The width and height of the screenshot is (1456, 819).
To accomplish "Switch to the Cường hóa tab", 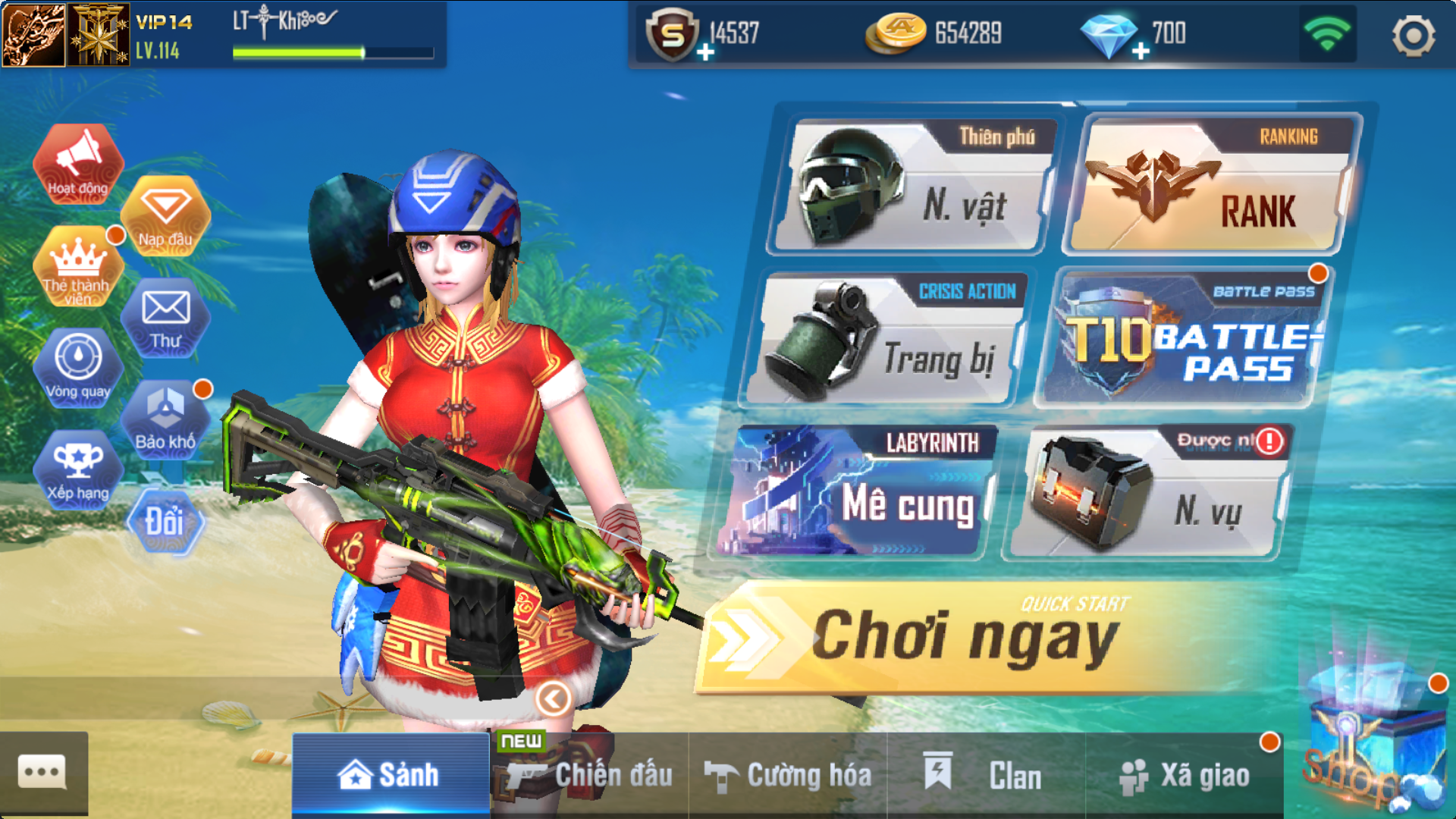I will coord(788,775).
